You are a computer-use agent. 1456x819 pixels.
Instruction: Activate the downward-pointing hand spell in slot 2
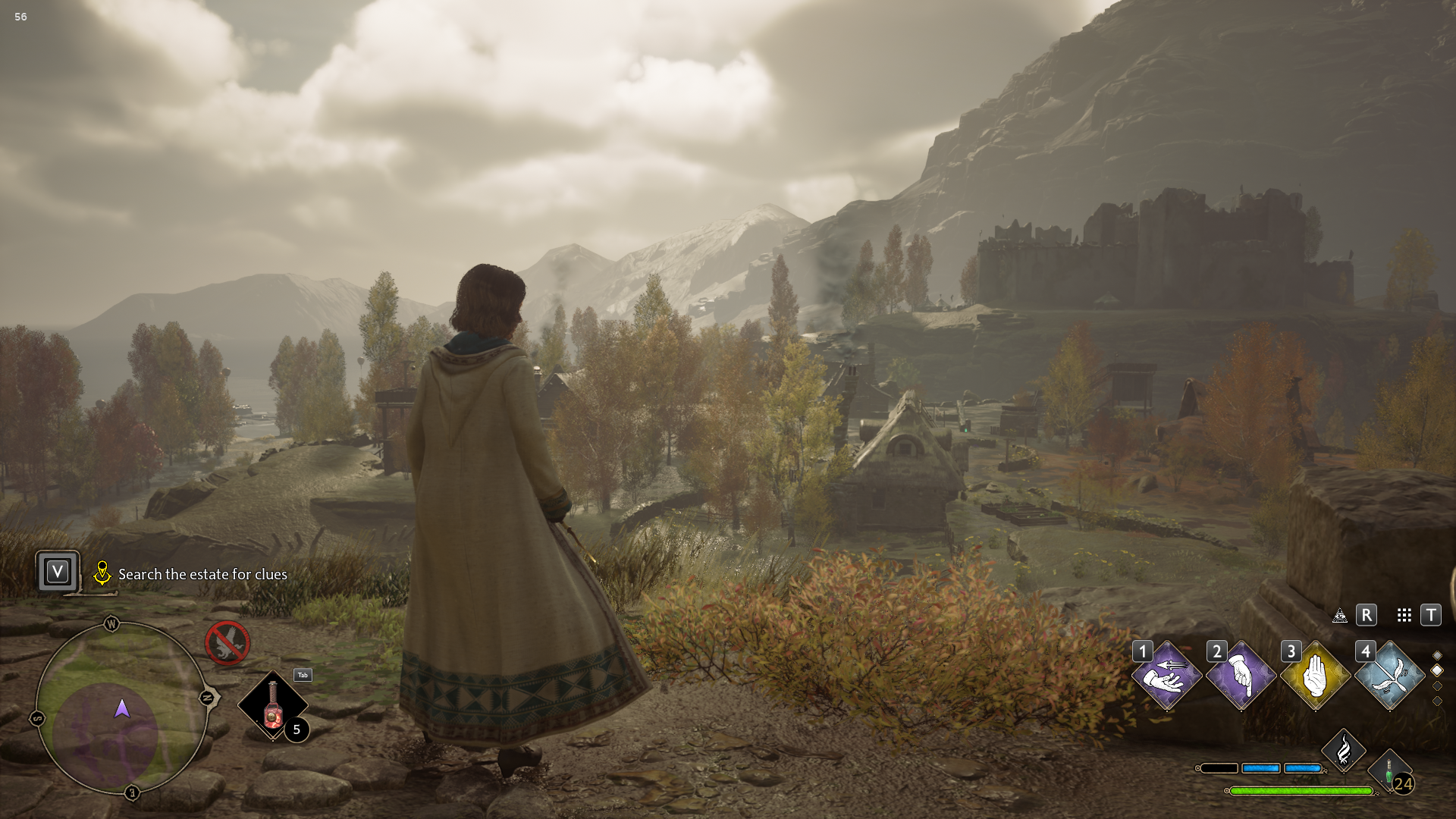click(x=1241, y=676)
